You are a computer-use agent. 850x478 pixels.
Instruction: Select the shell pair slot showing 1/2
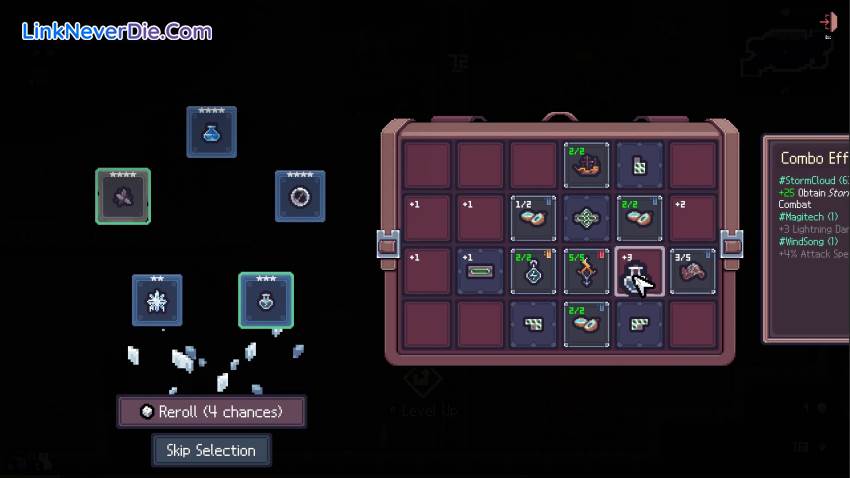(x=534, y=219)
